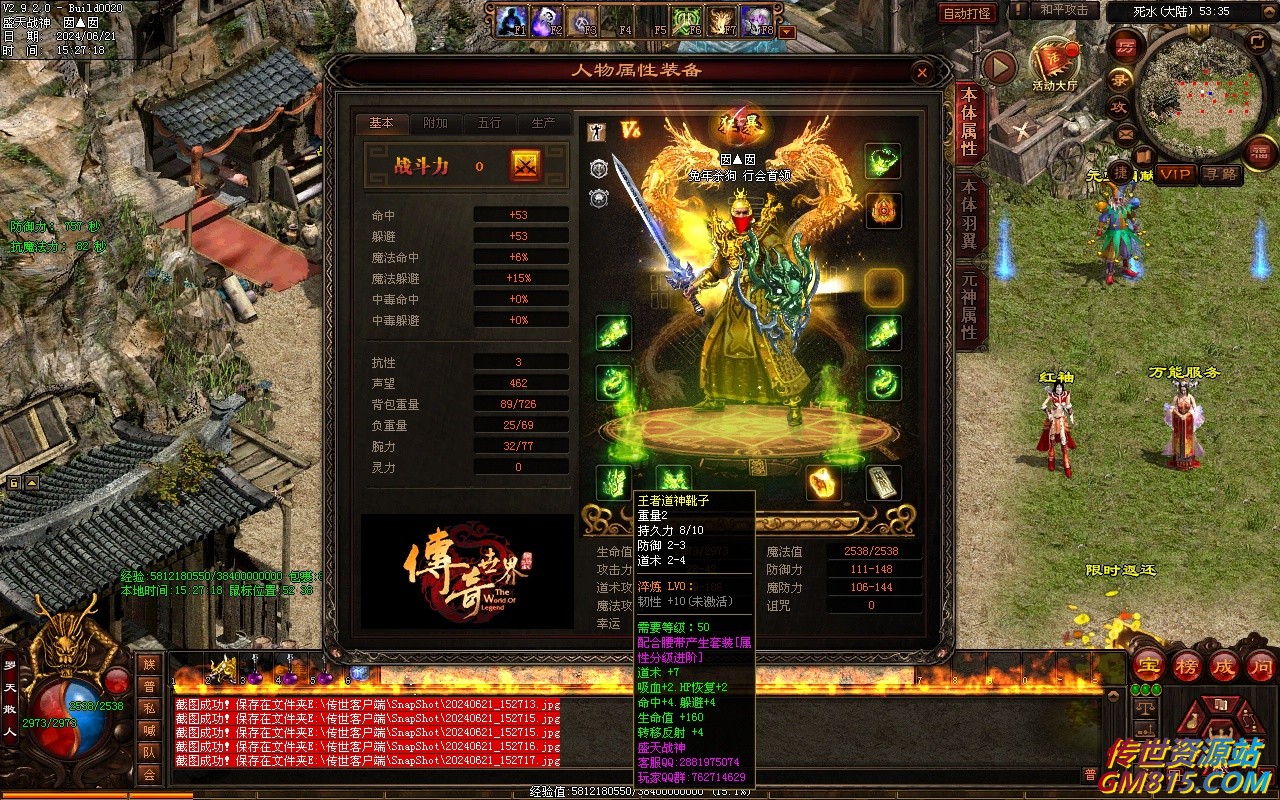1280x800 pixels.
Task: Open the 成 achievements button
Action: (x=1224, y=666)
